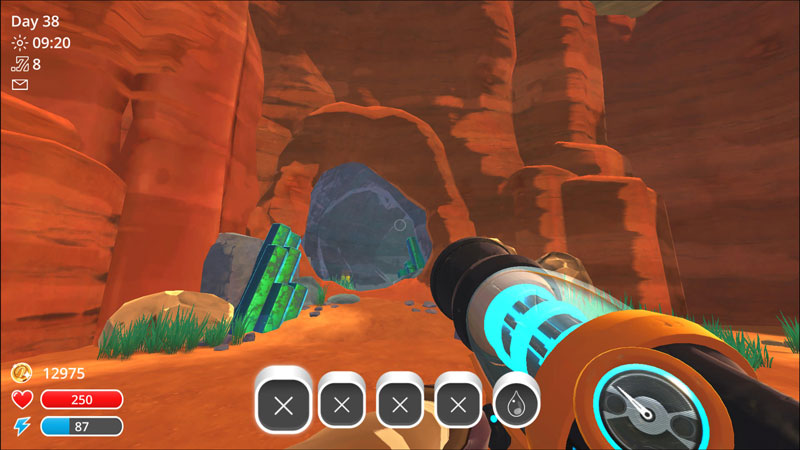The width and height of the screenshot is (800, 450).
Task: Open the mail envelope icon
Action: click(19, 85)
